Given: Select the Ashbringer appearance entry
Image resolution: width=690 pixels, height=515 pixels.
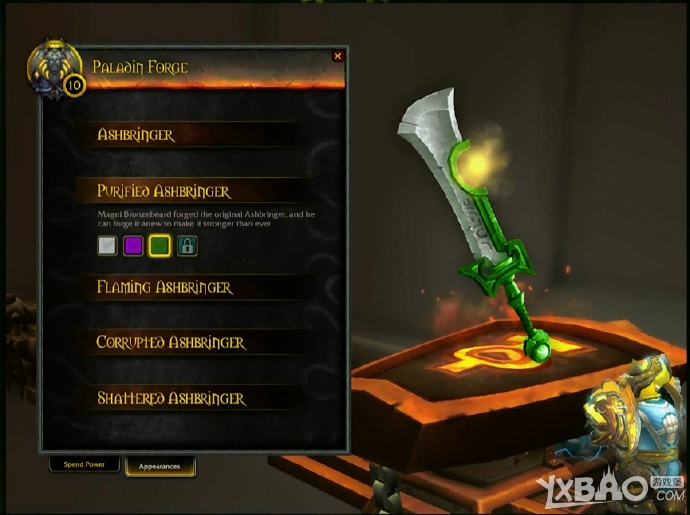Looking at the screenshot, I should coord(136,135).
